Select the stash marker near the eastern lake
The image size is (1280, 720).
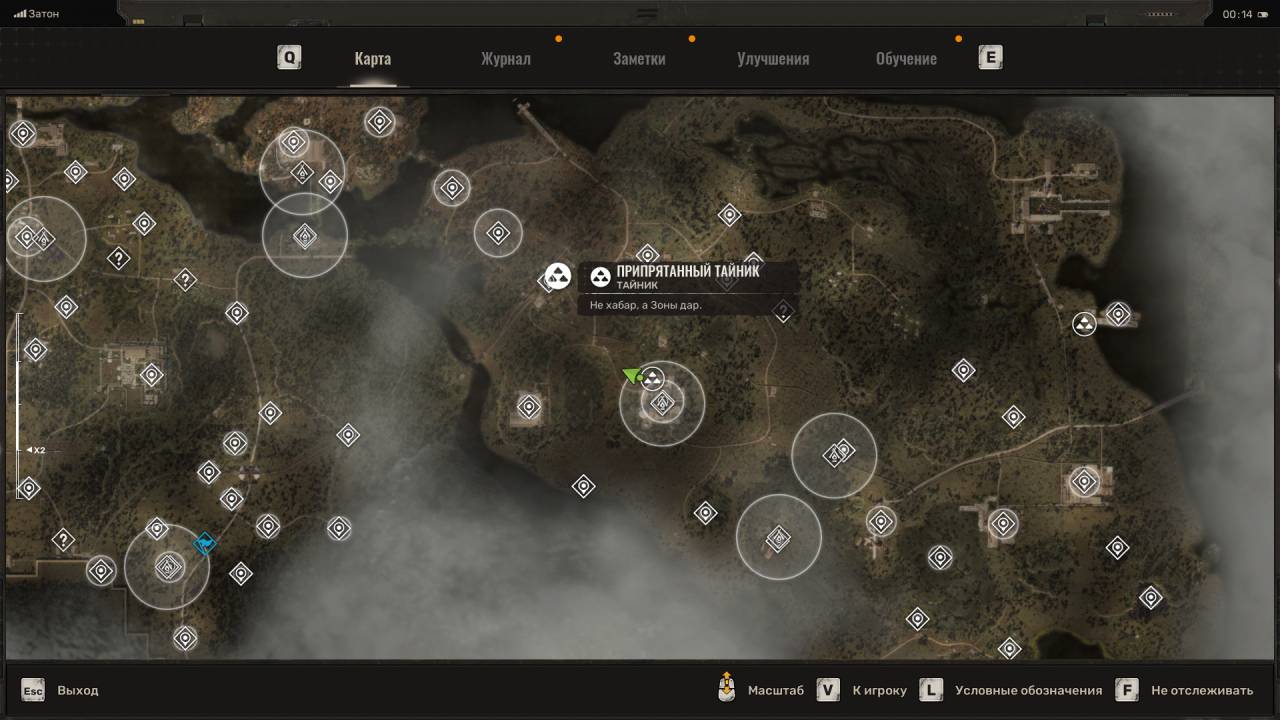tap(1084, 324)
